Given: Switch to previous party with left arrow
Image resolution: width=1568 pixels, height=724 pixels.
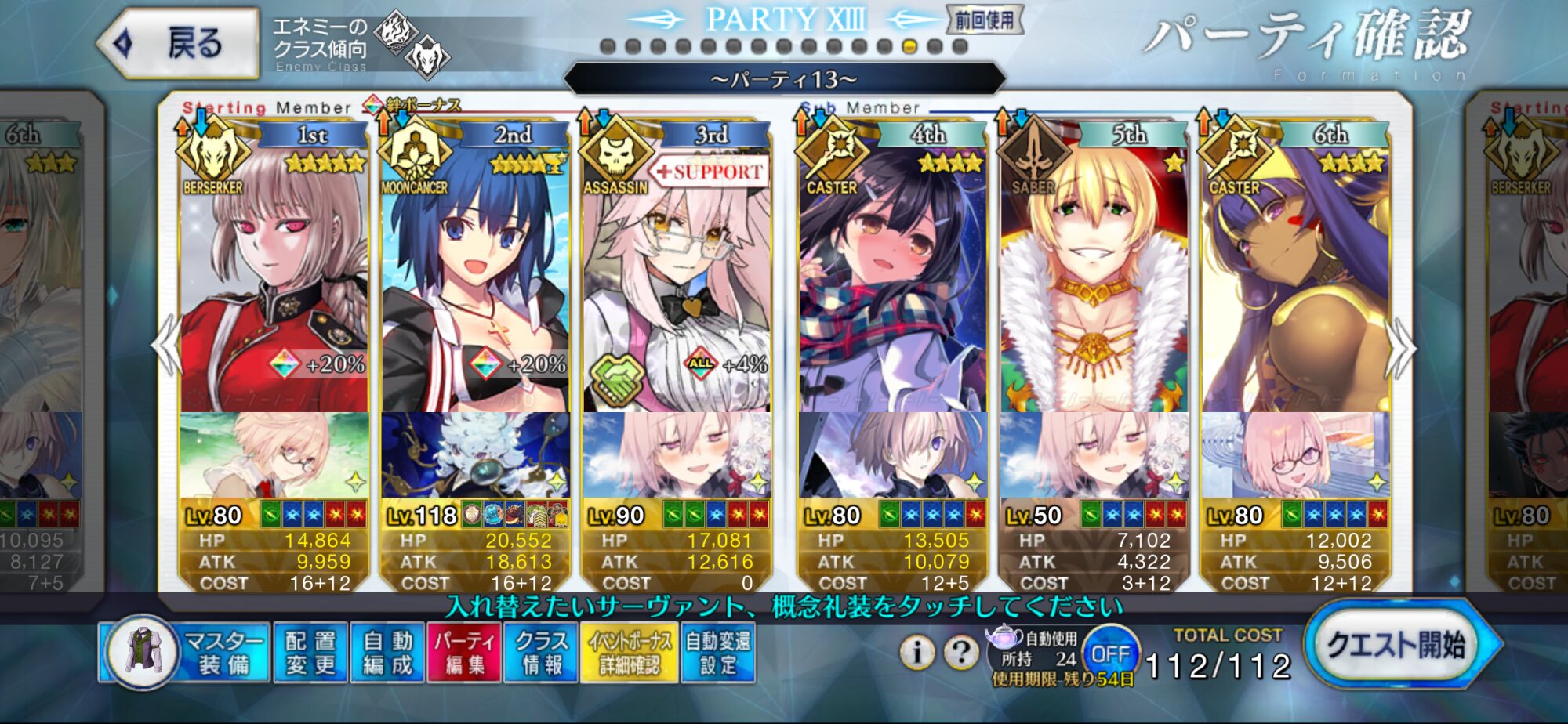Looking at the screenshot, I should pos(166,346).
